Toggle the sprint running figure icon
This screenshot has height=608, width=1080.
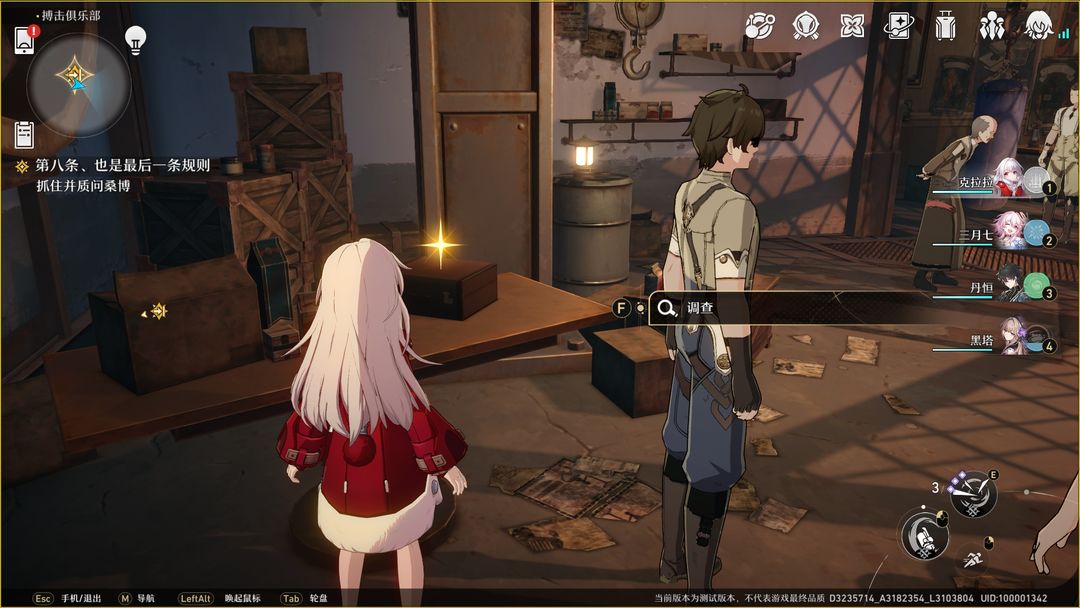click(970, 561)
